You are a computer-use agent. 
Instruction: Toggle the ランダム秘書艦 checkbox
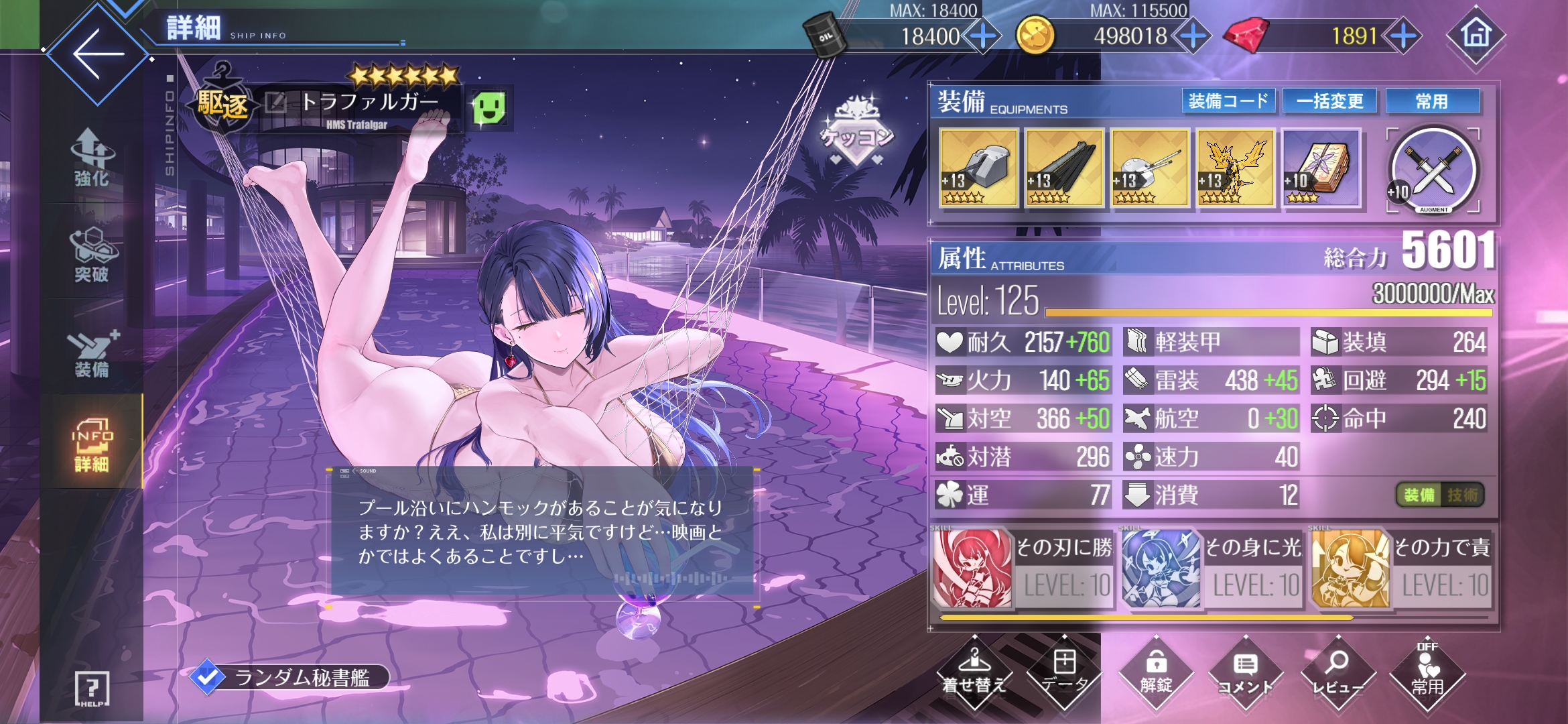pyautogui.click(x=207, y=677)
